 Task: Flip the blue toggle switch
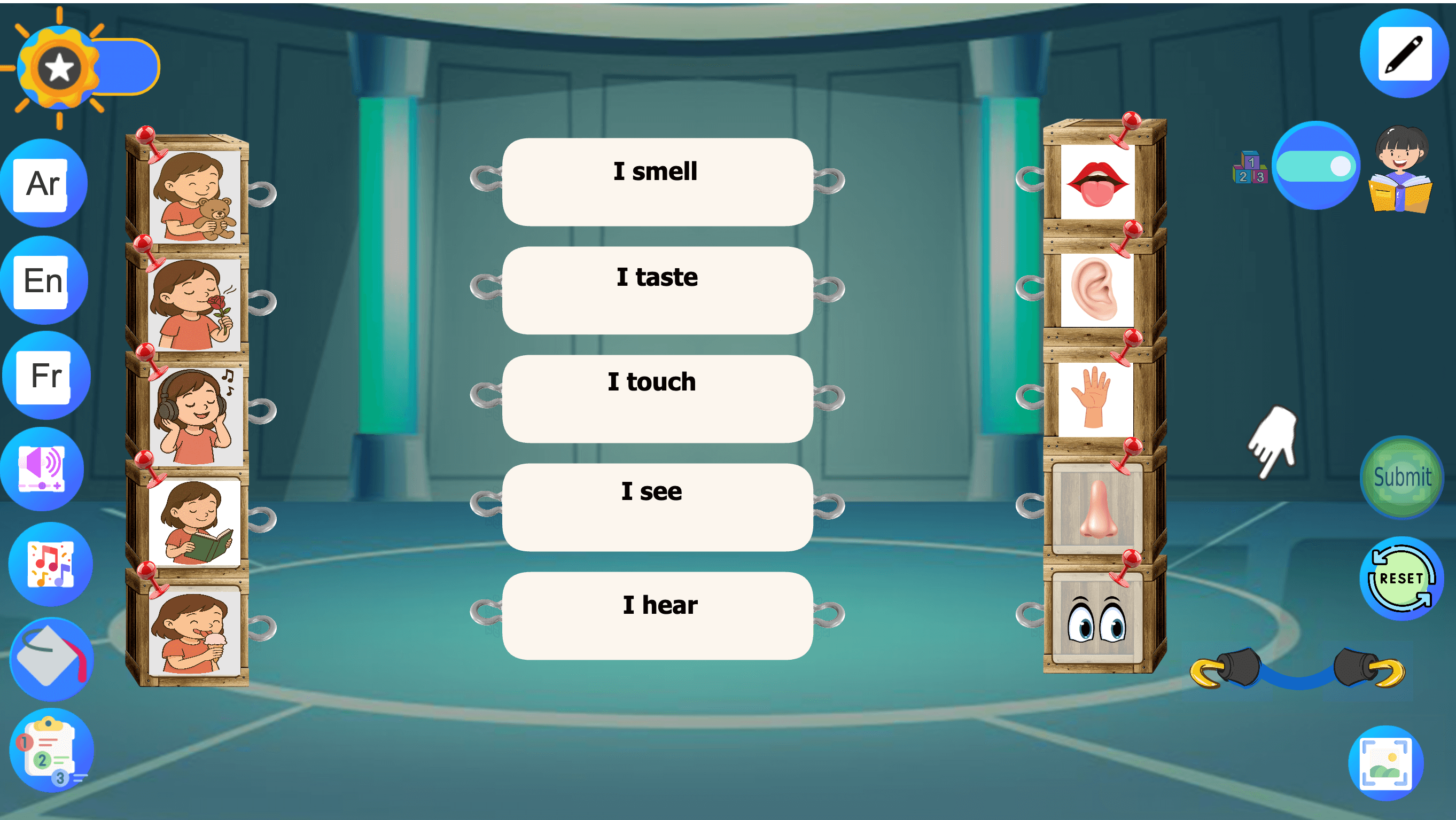[1317, 167]
